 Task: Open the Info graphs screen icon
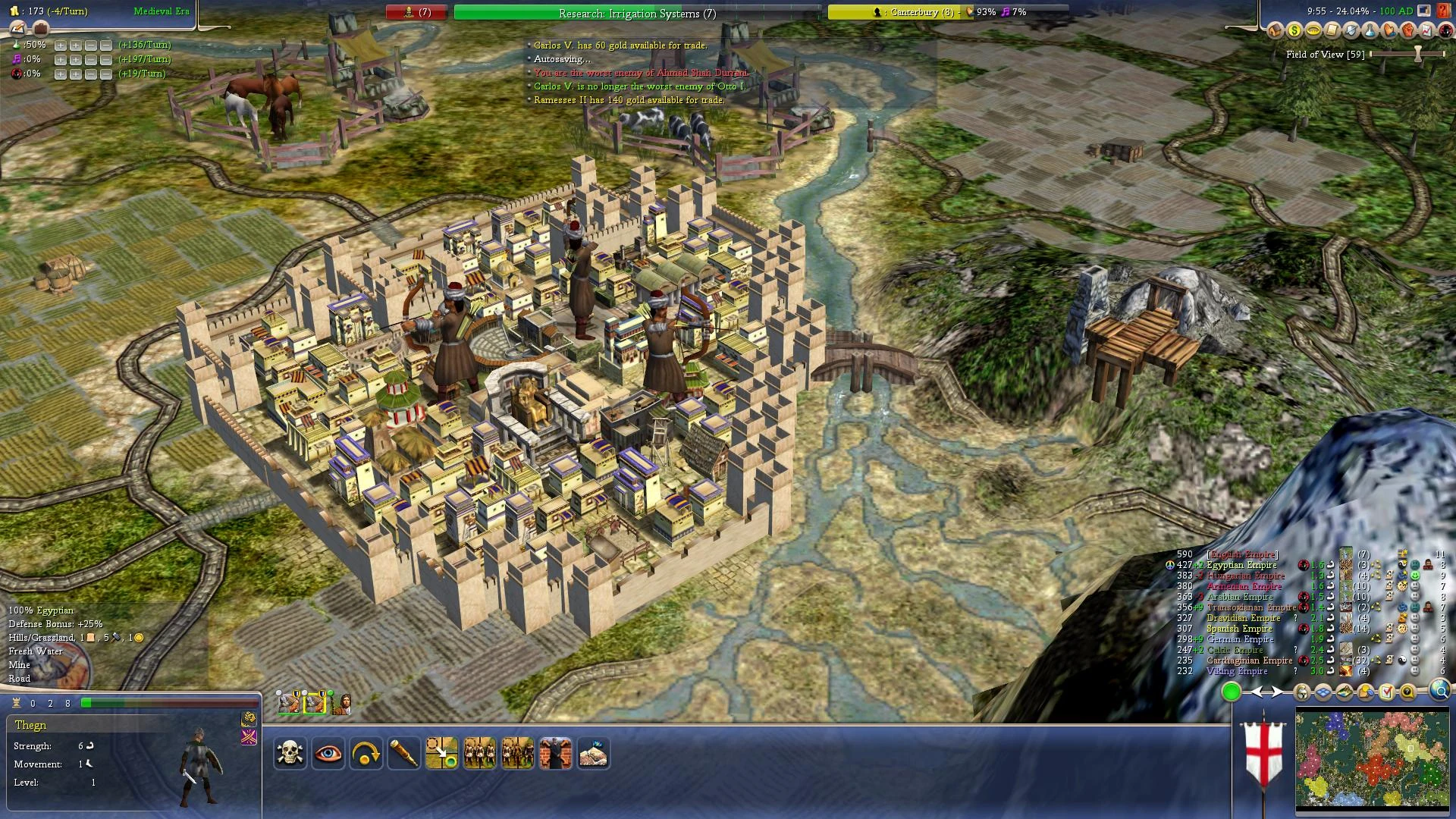tap(1426, 30)
